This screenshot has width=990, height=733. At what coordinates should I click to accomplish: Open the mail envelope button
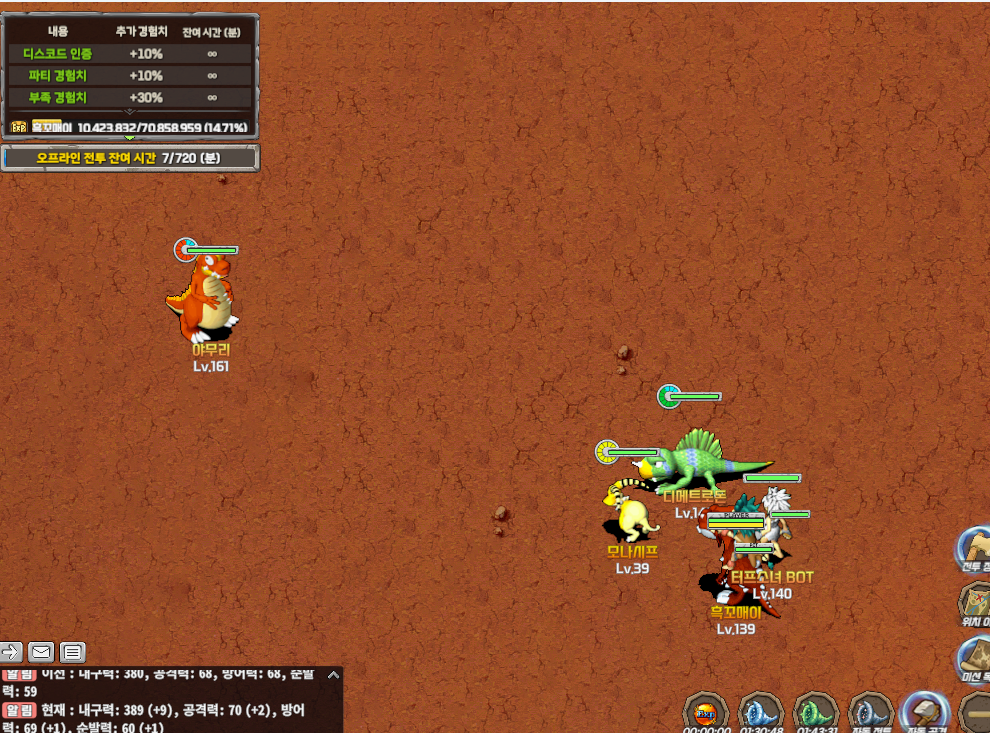[x=41, y=652]
